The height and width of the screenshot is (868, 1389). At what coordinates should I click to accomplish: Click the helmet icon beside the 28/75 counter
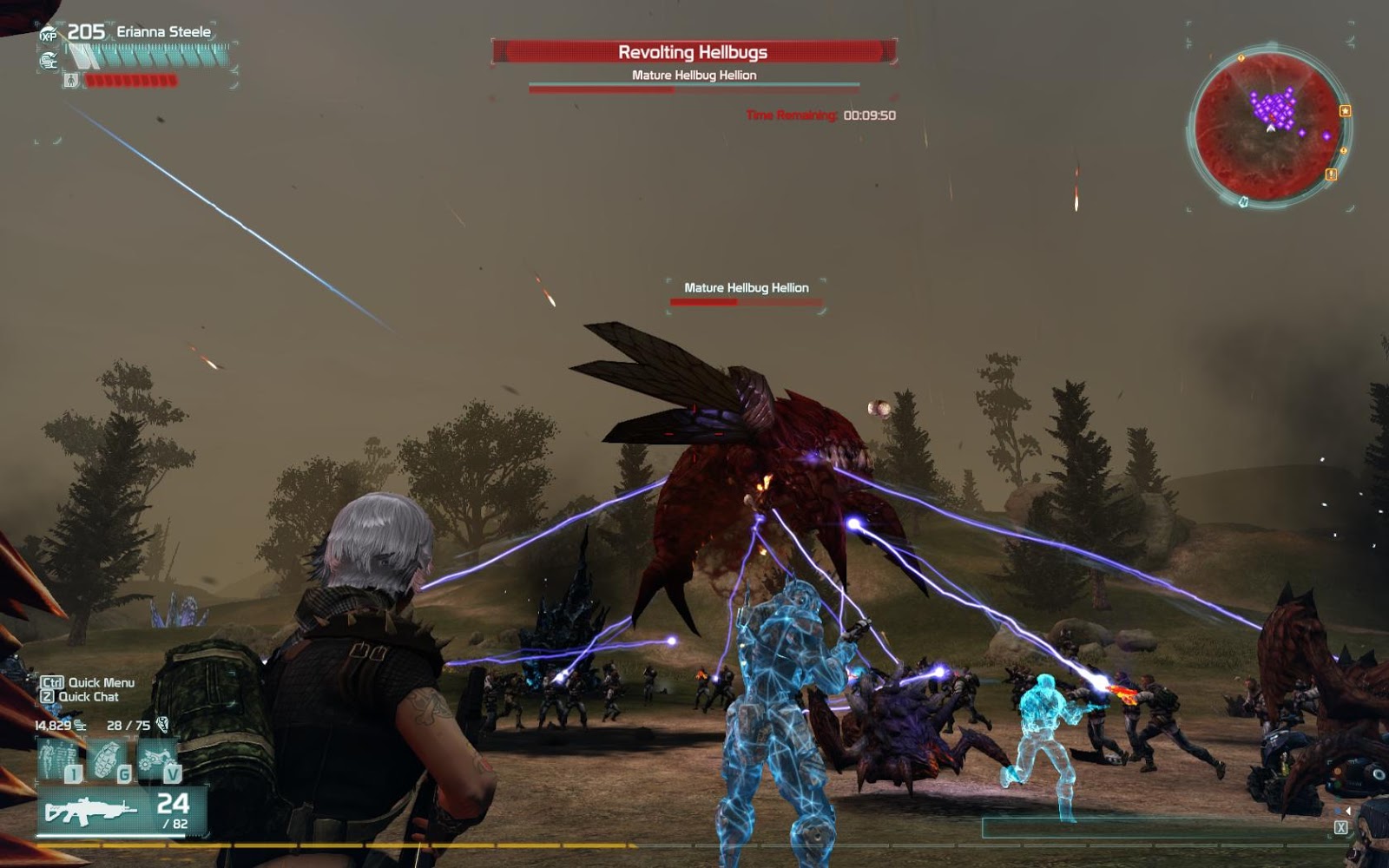click(163, 726)
